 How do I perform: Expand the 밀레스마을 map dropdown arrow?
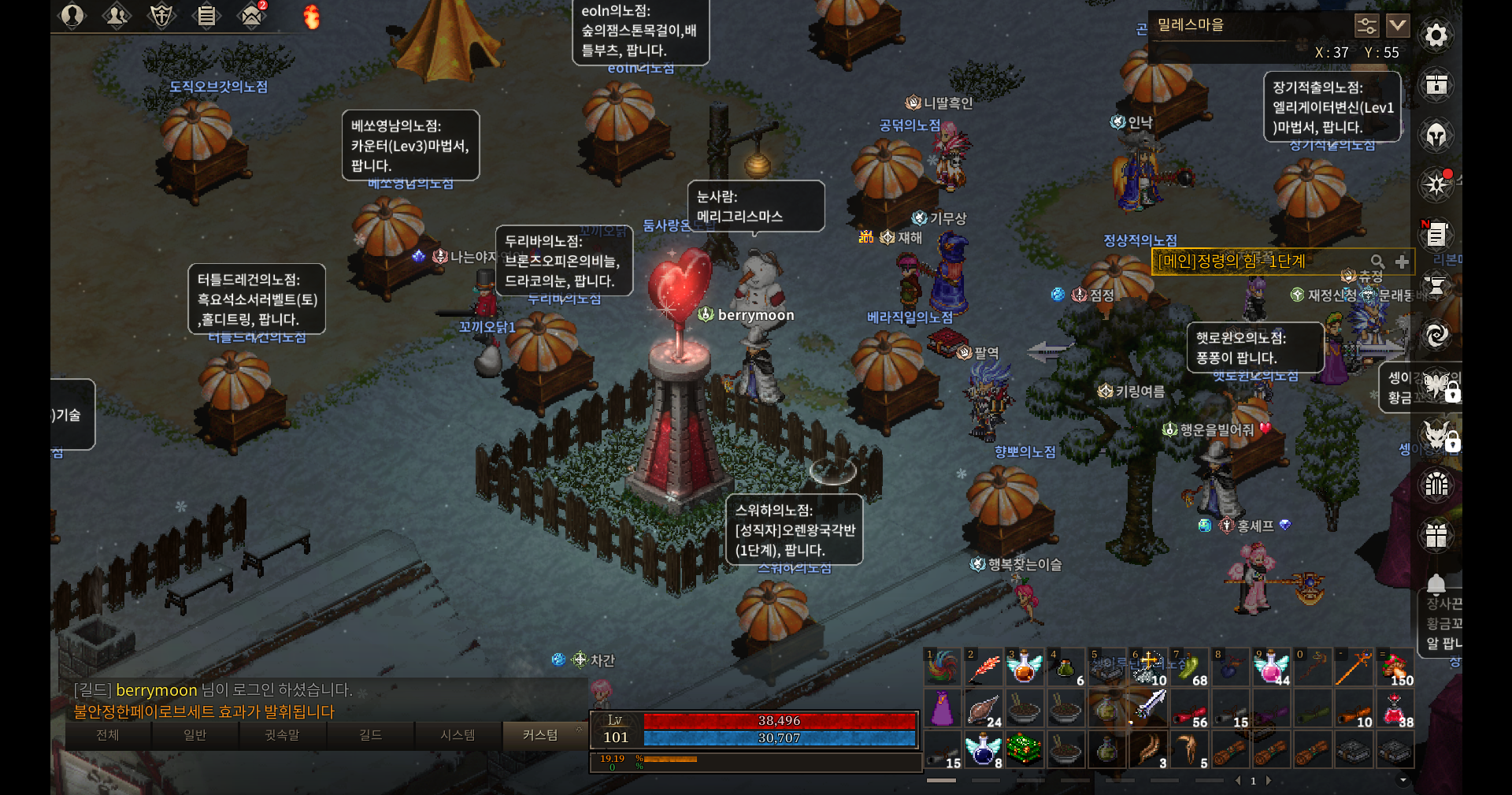click(1398, 25)
